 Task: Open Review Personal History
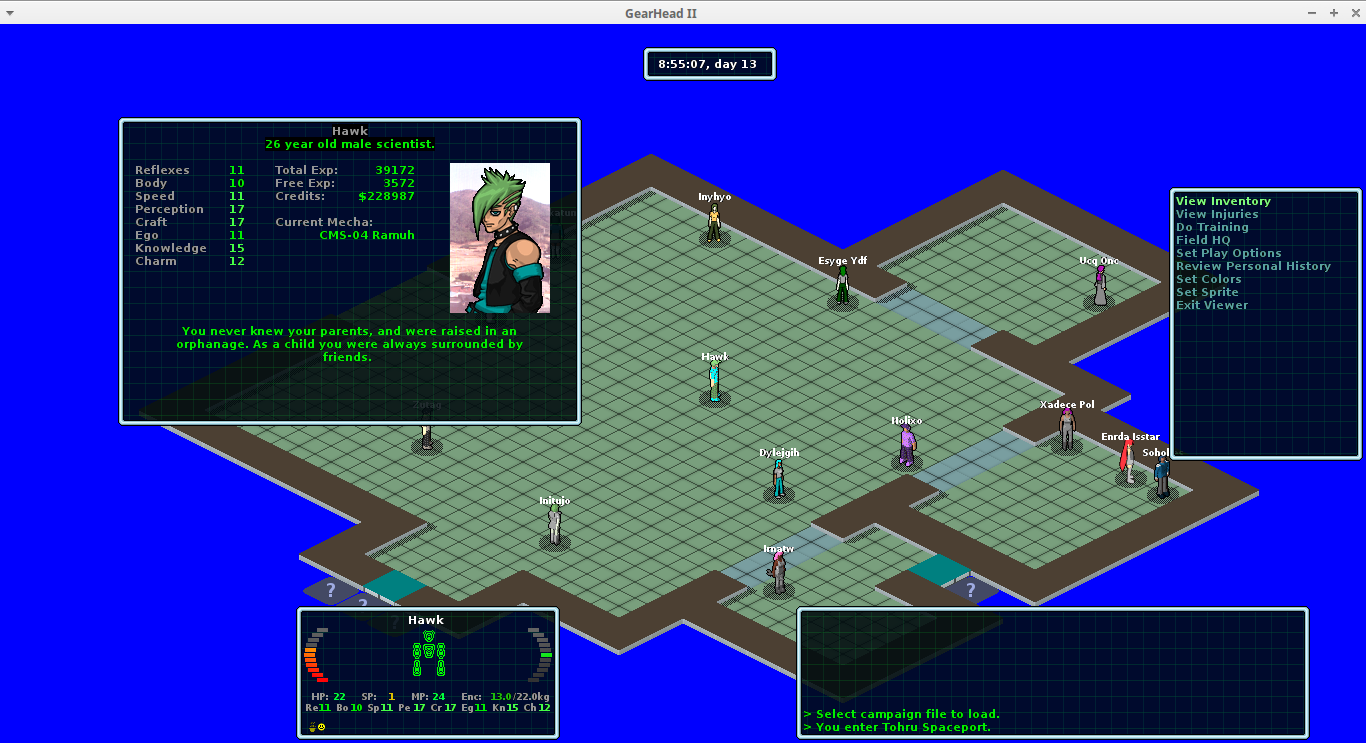1253,266
